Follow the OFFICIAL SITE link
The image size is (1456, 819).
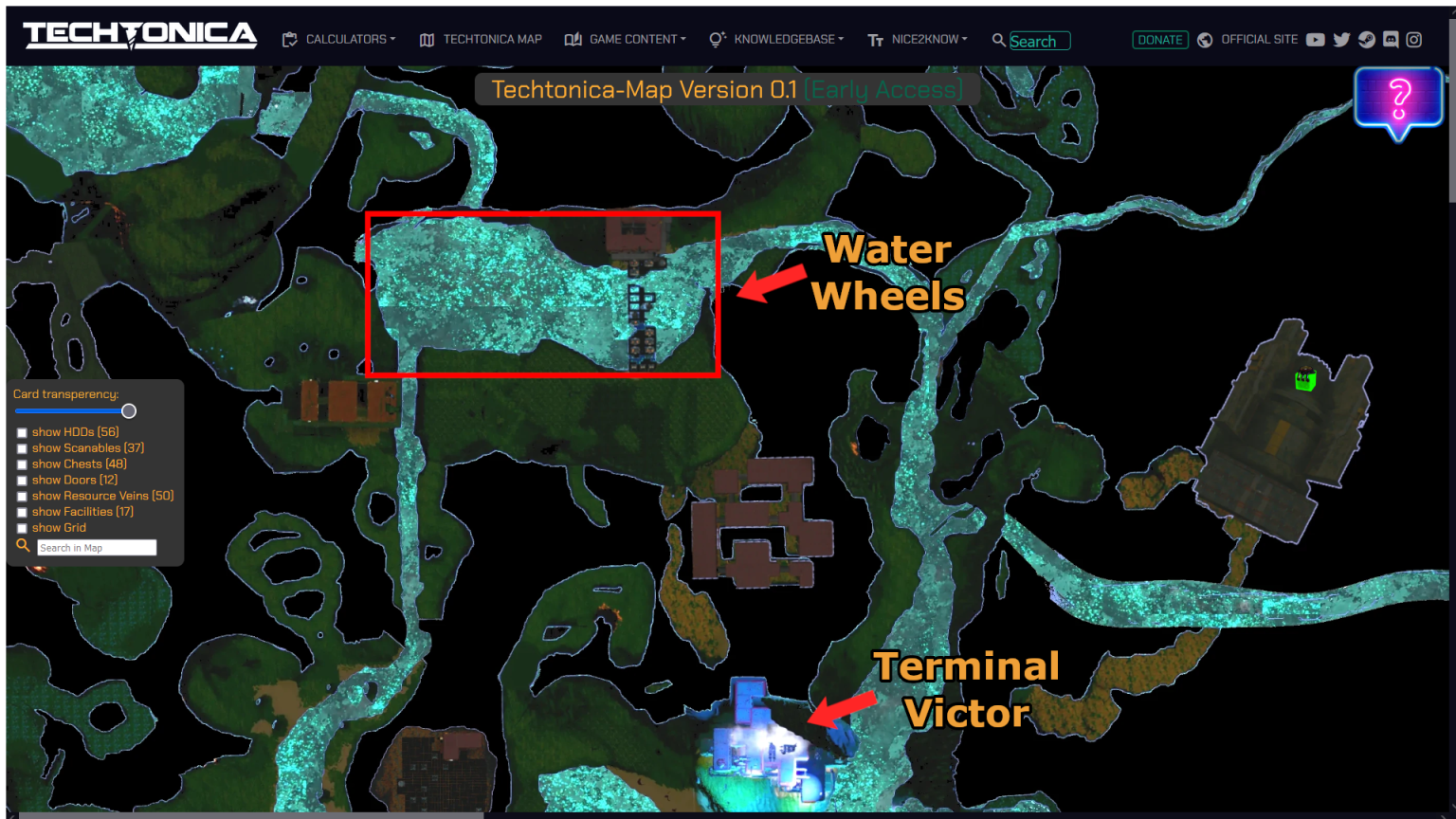(x=1261, y=39)
